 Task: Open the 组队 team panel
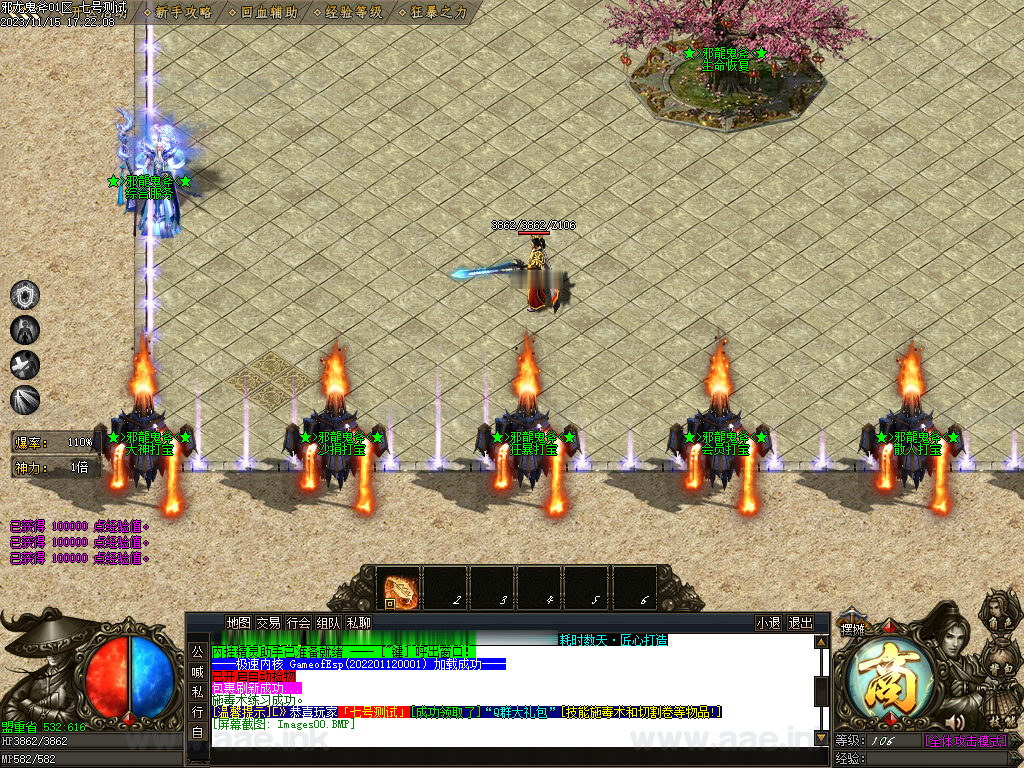pos(328,622)
